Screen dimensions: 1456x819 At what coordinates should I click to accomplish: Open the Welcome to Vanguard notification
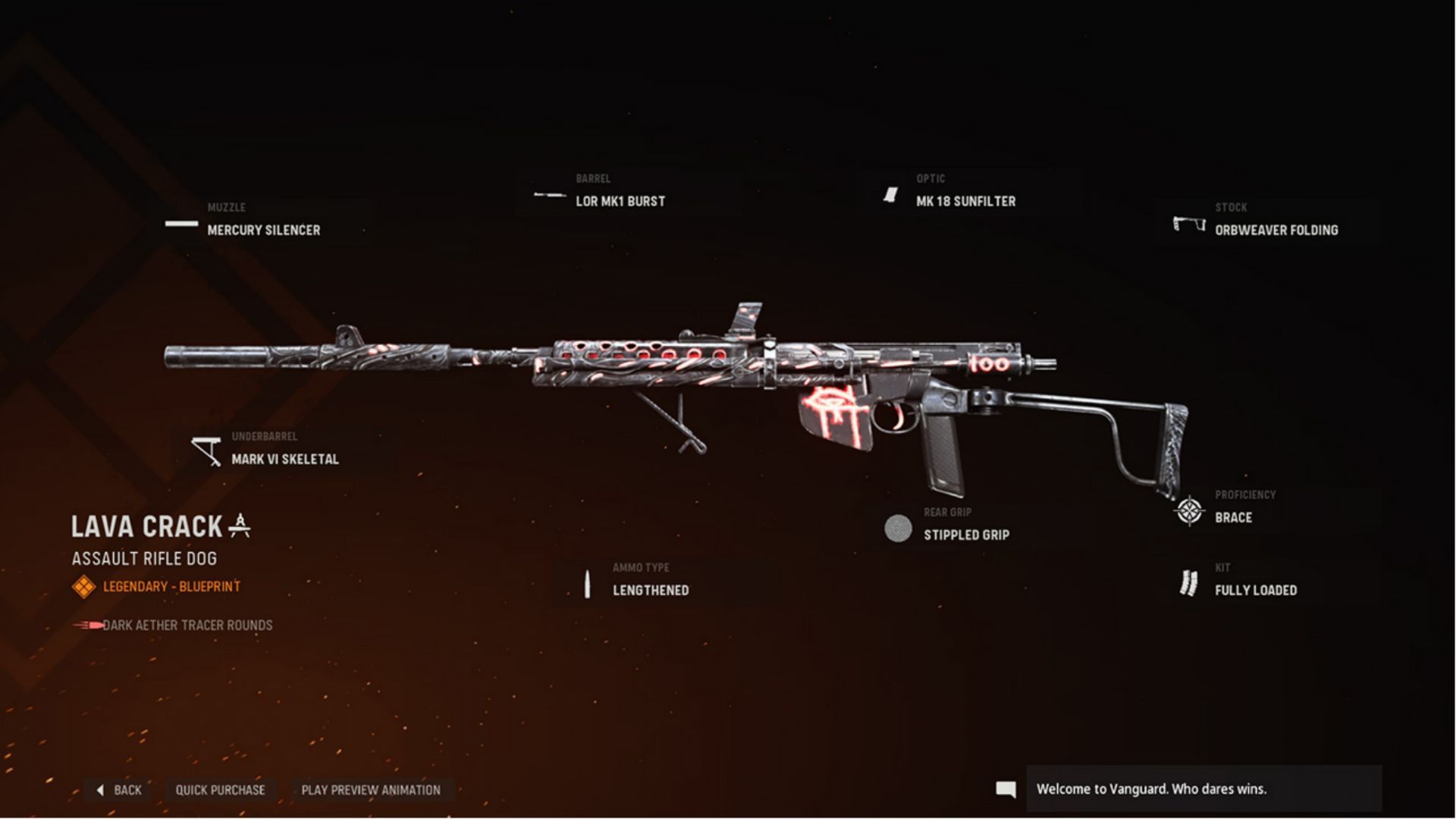[1151, 789]
